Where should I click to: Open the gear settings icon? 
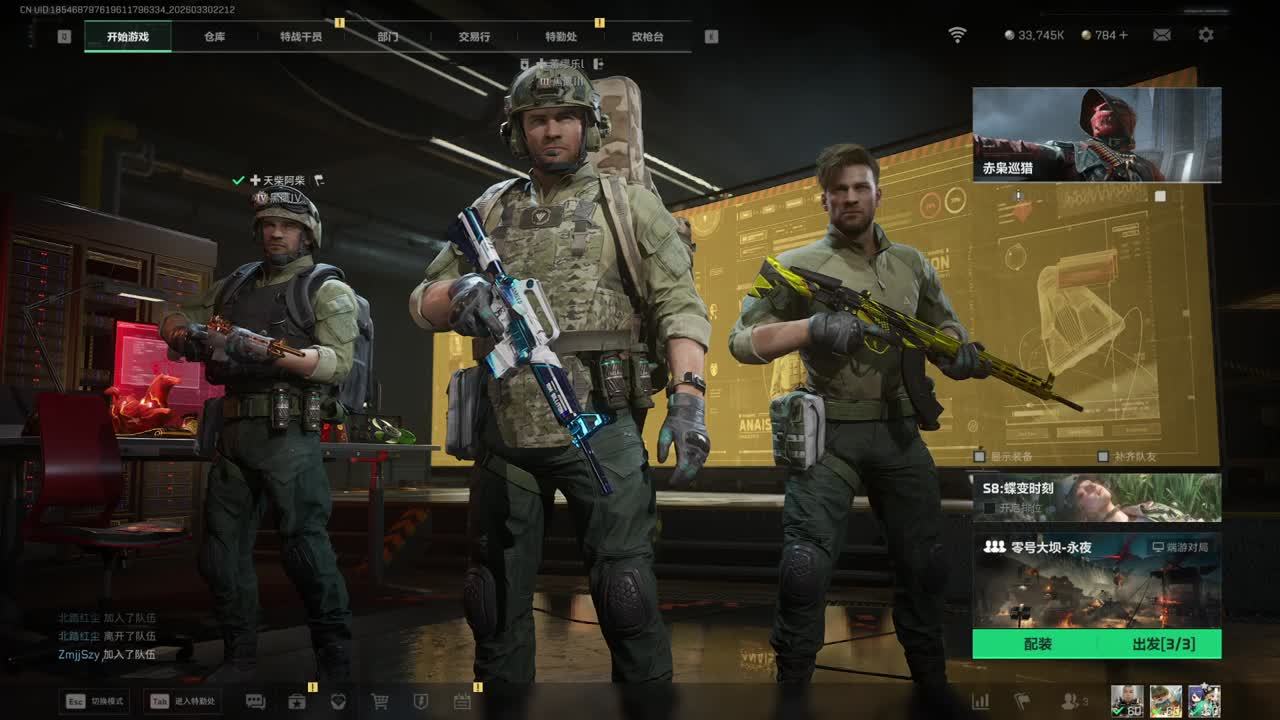(1206, 35)
